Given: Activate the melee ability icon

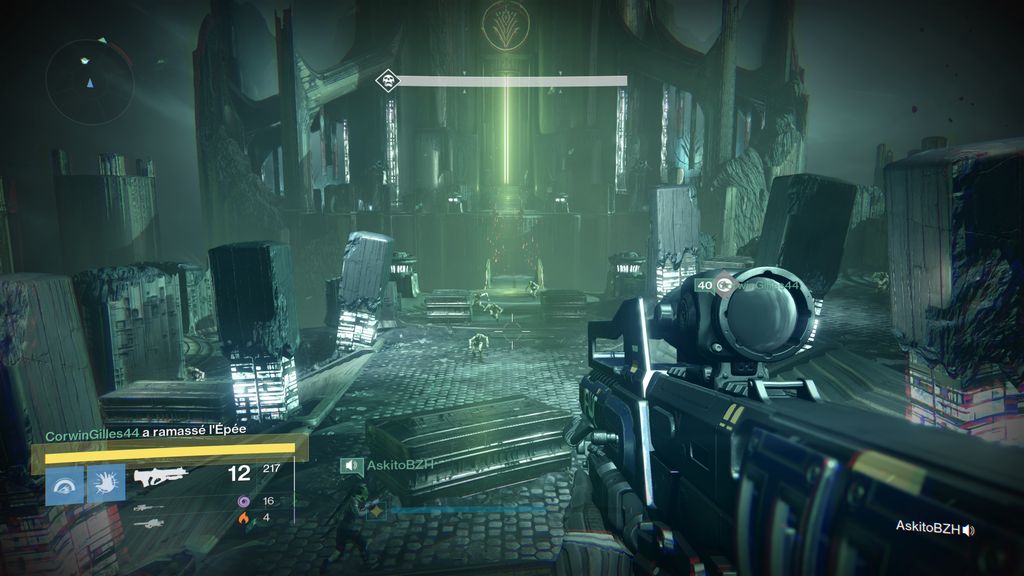Looking at the screenshot, I should [105, 485].
